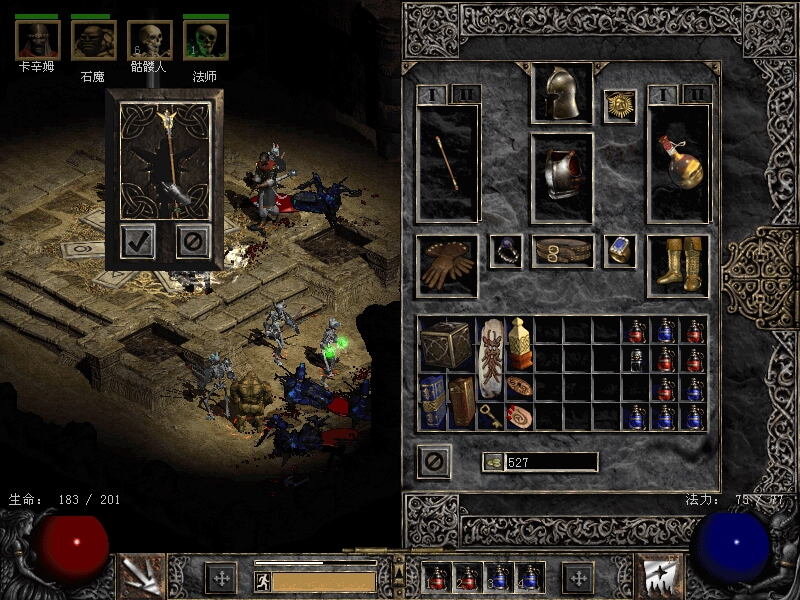
Task: Click the gold coins button beside 527
Action: pyautogui.click(x=493, y=462)
